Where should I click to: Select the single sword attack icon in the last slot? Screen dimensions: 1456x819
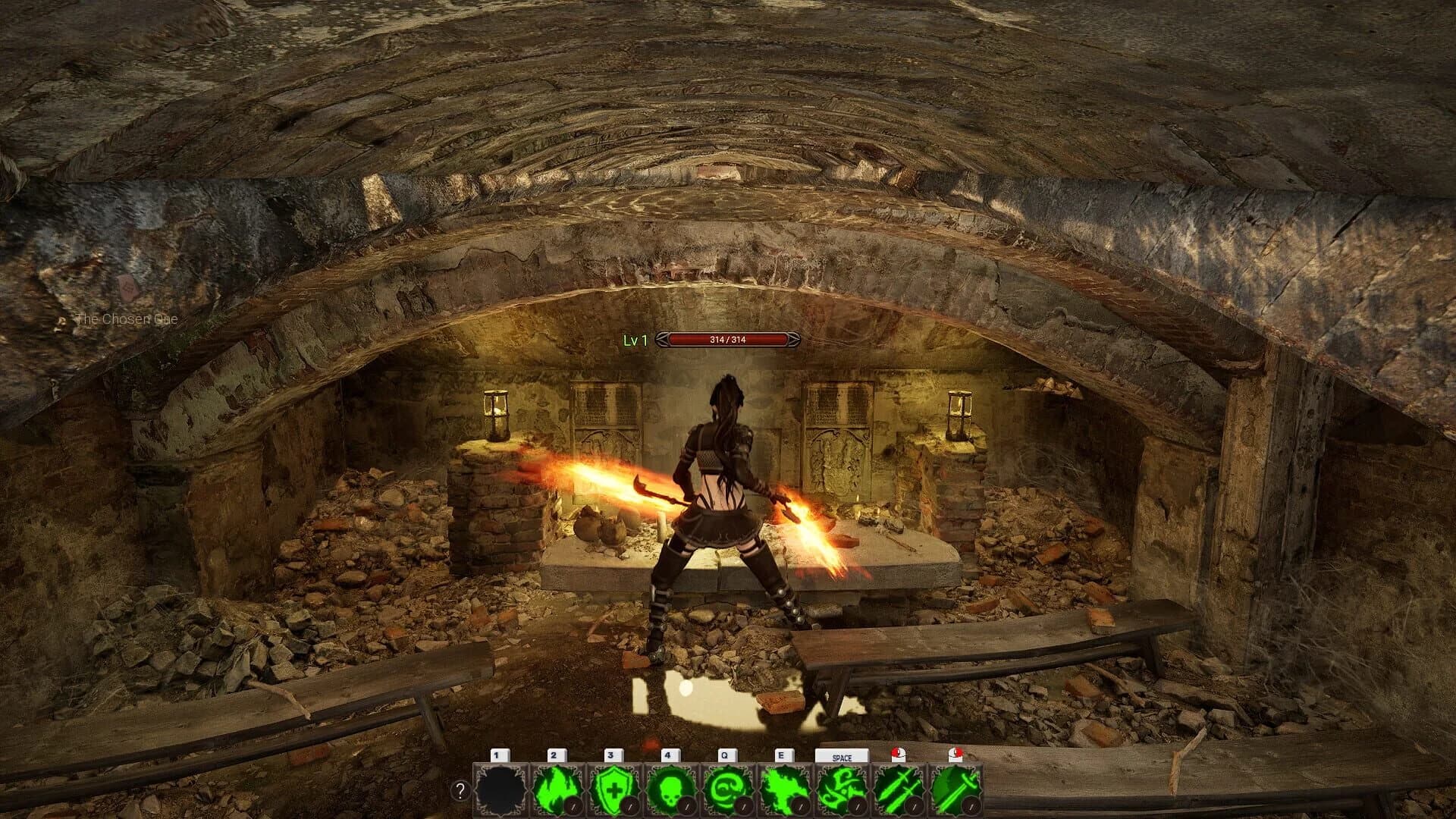click(956, 789)
